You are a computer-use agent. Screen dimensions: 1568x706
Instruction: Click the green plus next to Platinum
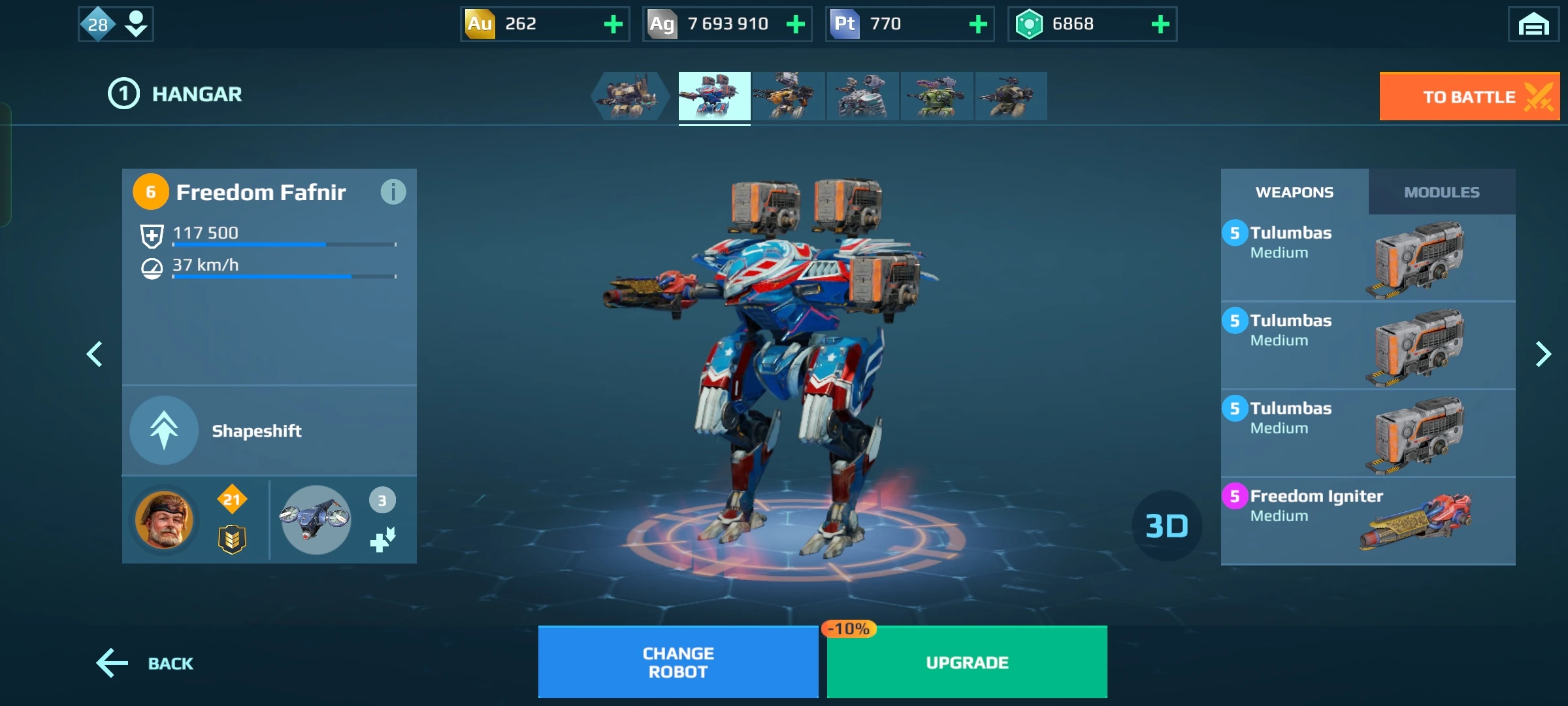[978, 24]
